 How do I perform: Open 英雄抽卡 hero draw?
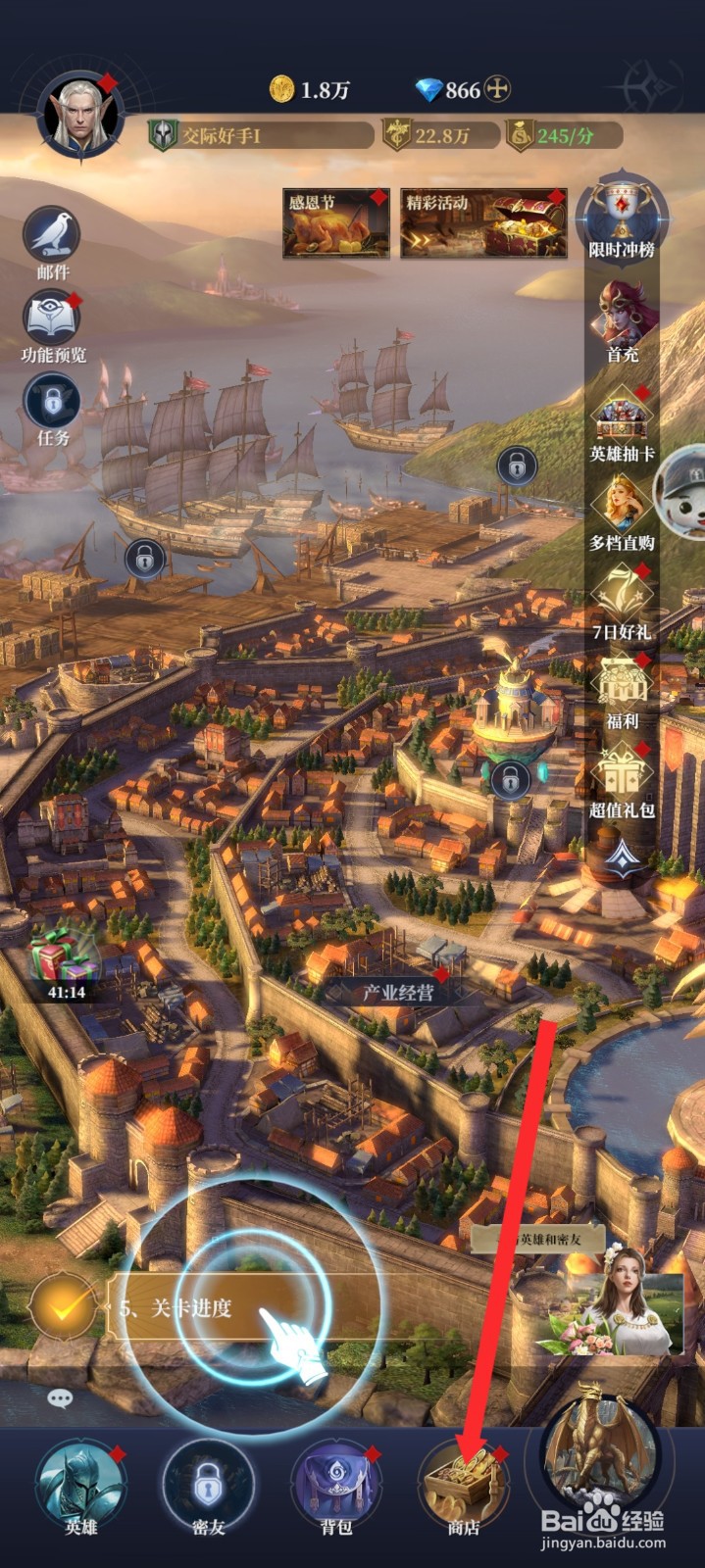coord(623,421)
